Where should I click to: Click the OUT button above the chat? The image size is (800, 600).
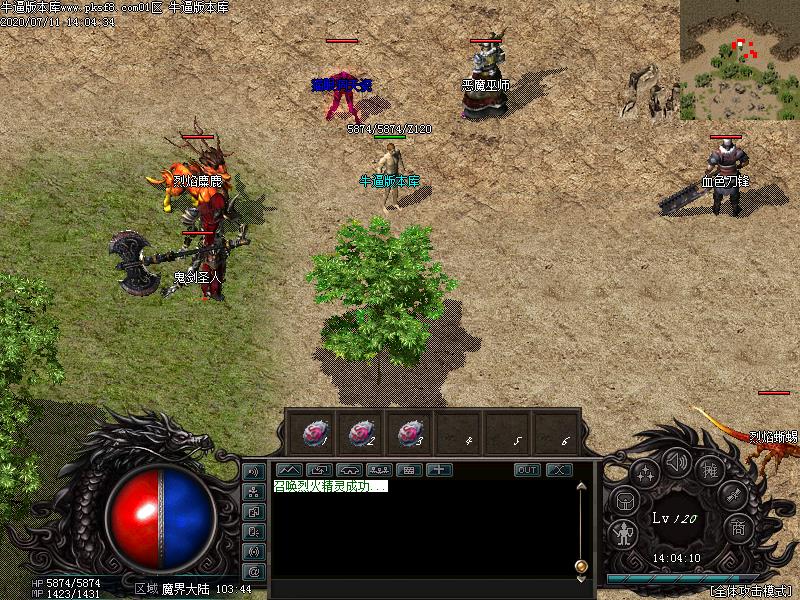(x=527, y=470)
